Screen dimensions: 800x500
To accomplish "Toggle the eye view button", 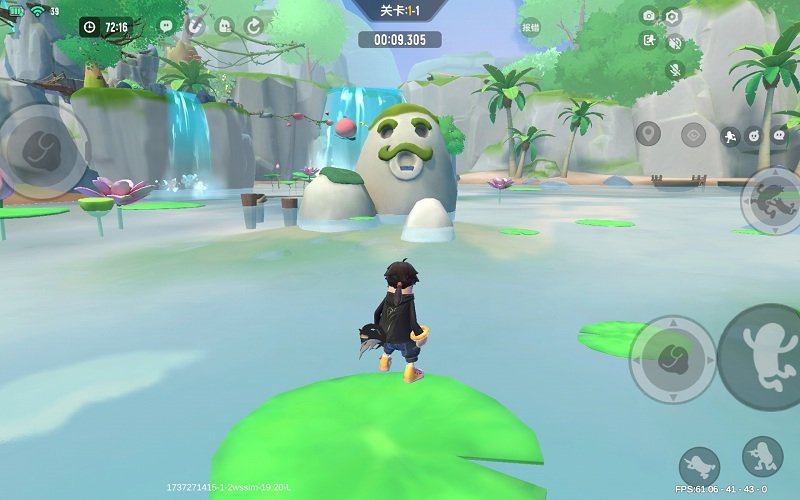I will (x=693, y=134).
